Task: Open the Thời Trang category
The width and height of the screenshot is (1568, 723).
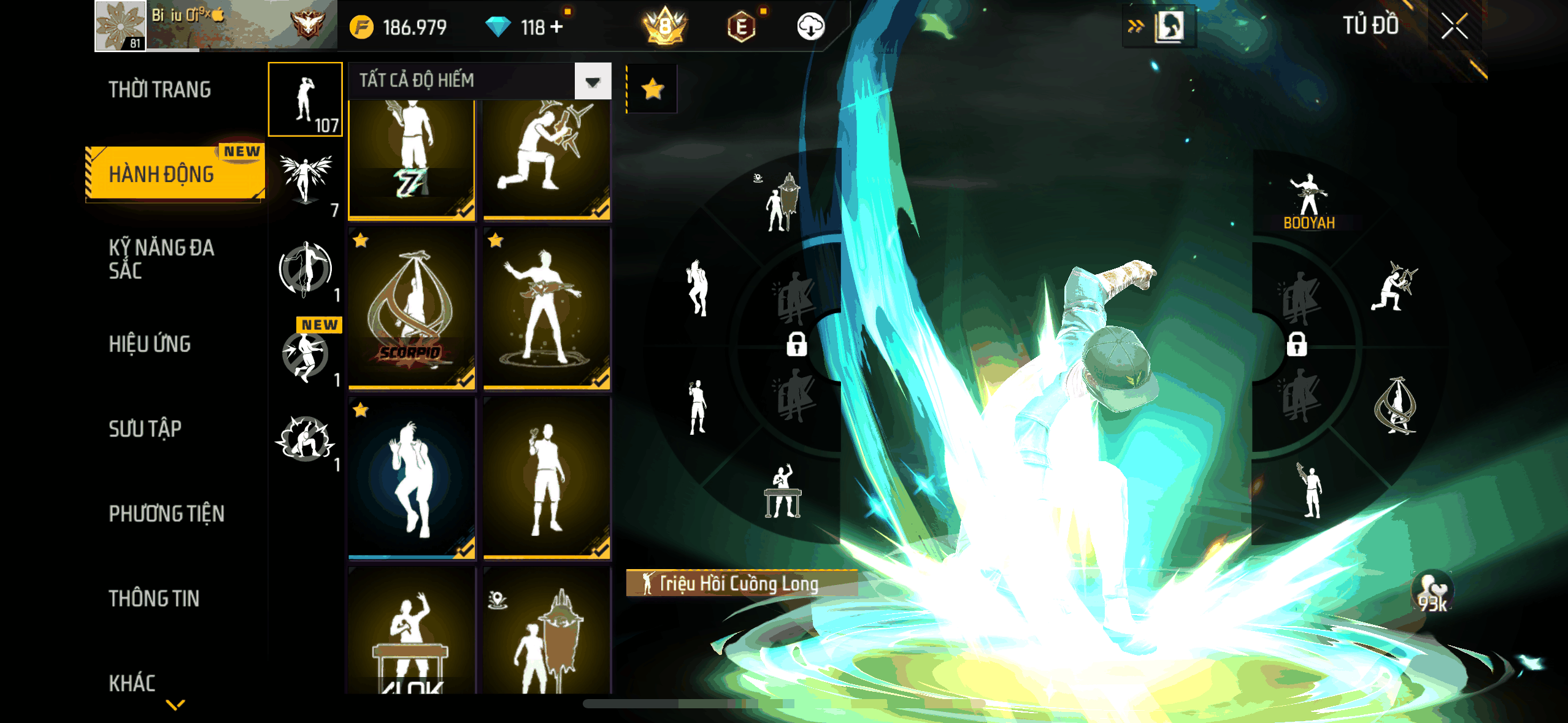Action: 159,90
